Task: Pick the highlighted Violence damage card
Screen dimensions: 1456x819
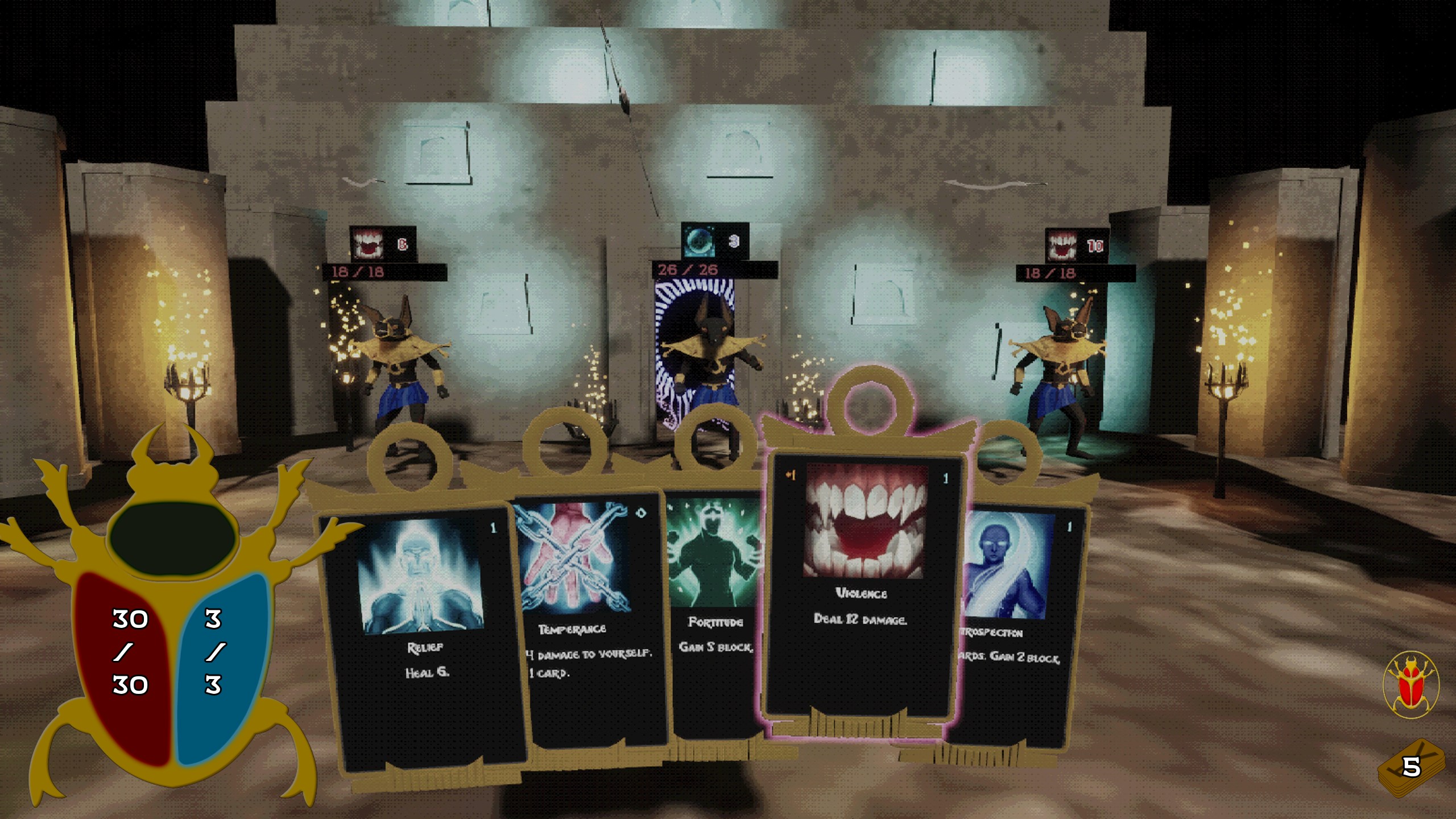Action: tap(862, 586)
